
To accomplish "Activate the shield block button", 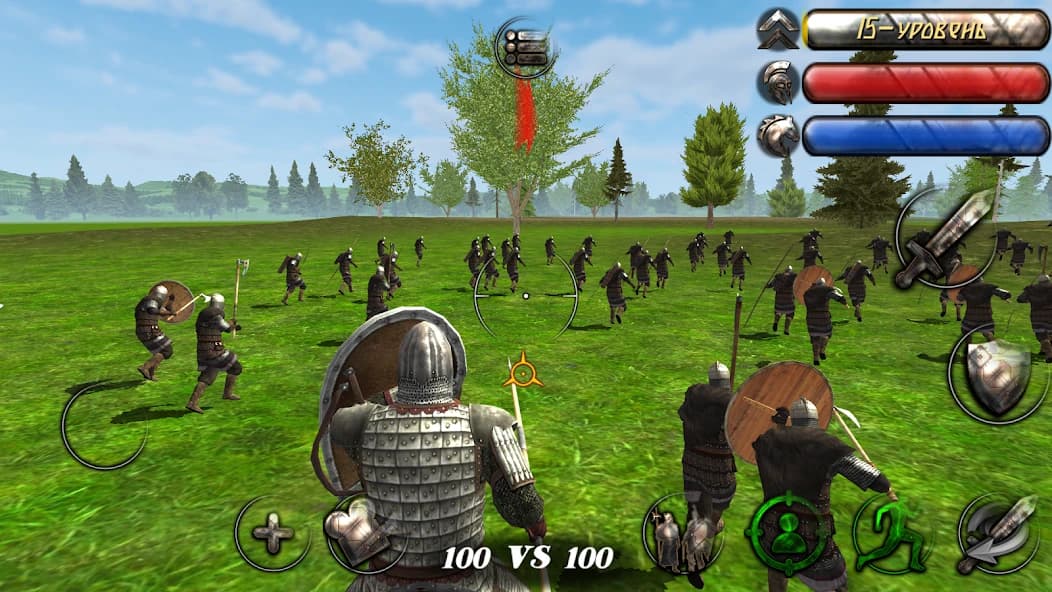I will coord(996,375).
